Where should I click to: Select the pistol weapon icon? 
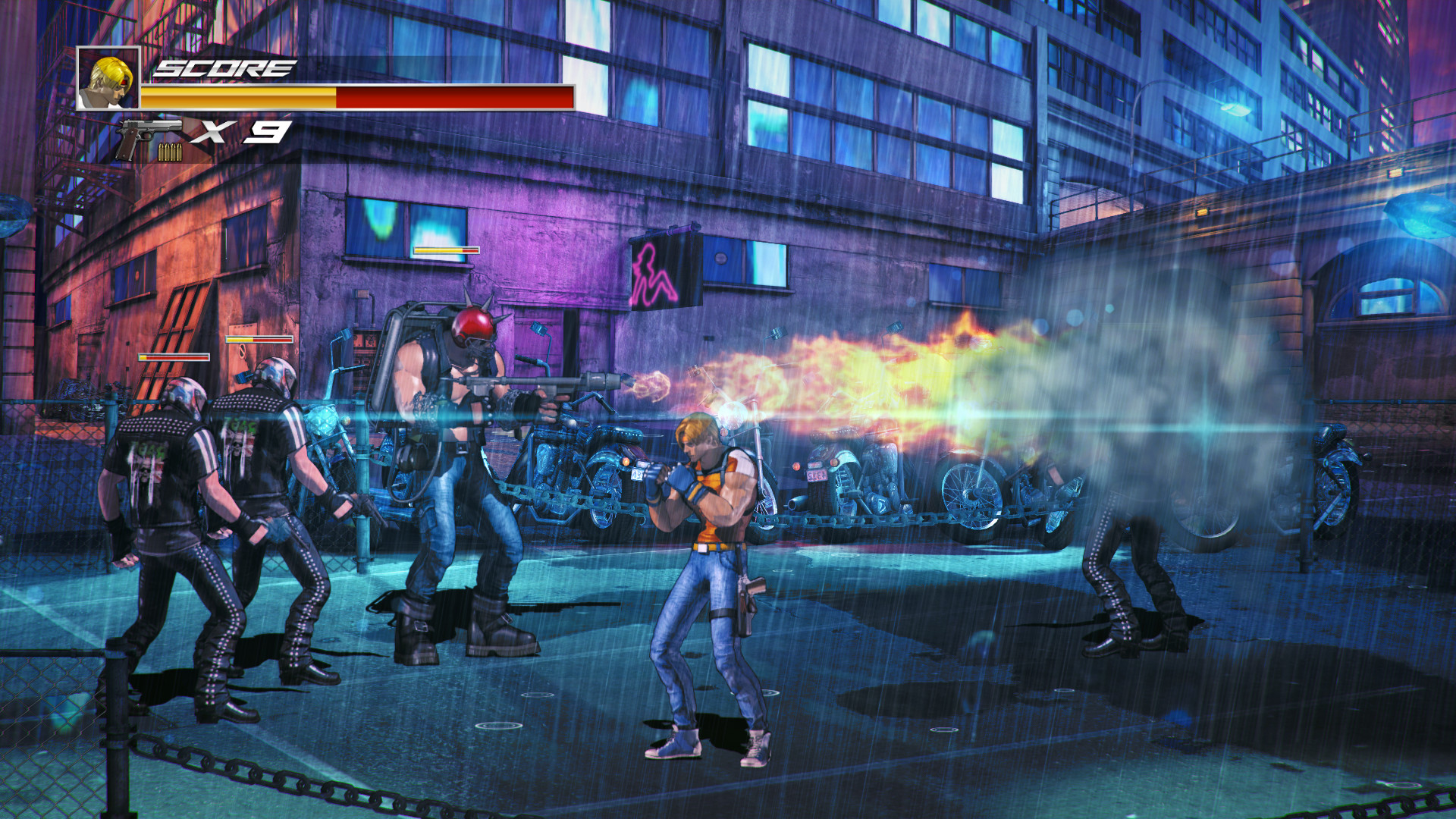coord(148,136)
